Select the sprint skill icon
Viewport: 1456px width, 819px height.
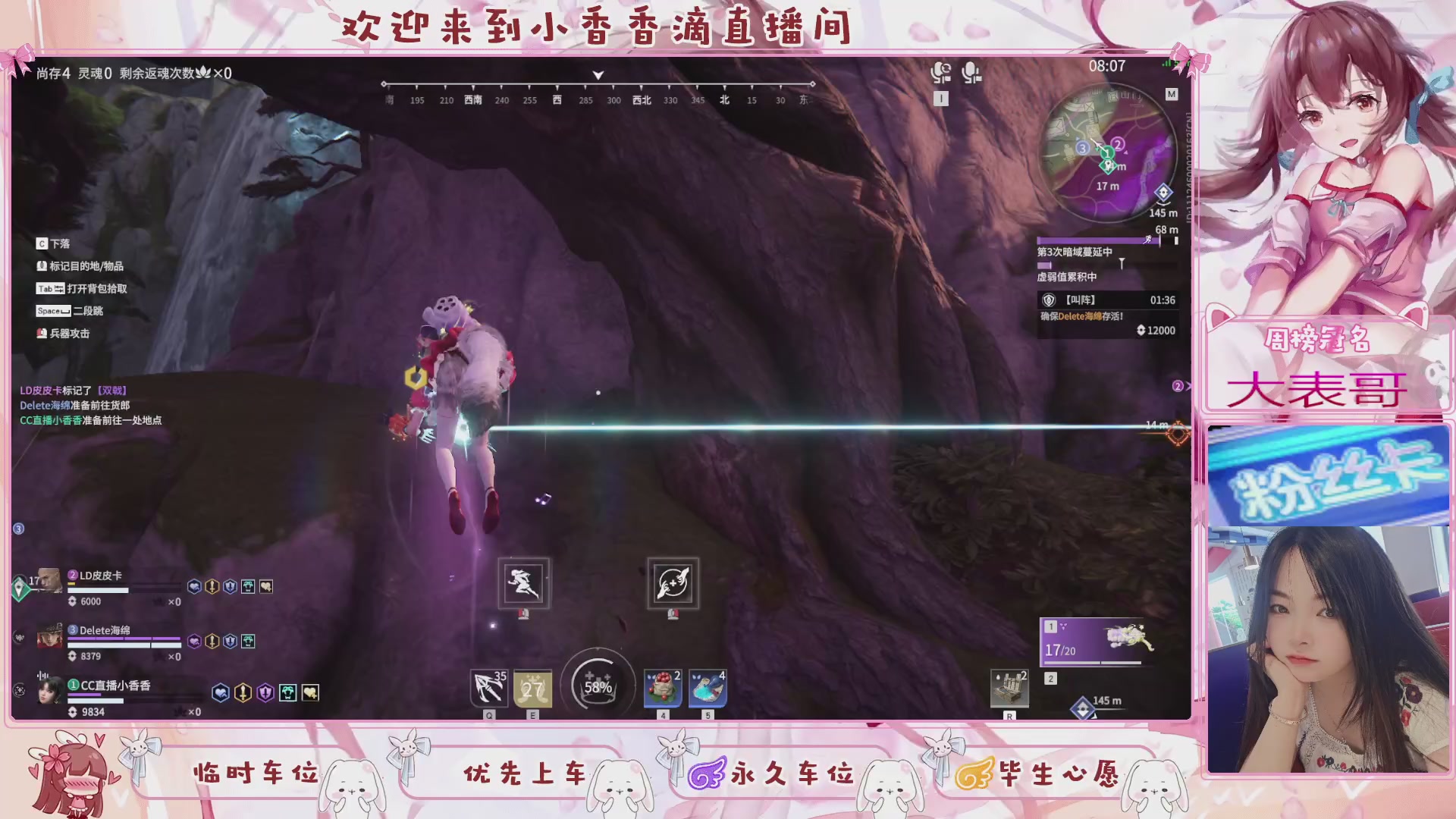click(x=523, y=583)
